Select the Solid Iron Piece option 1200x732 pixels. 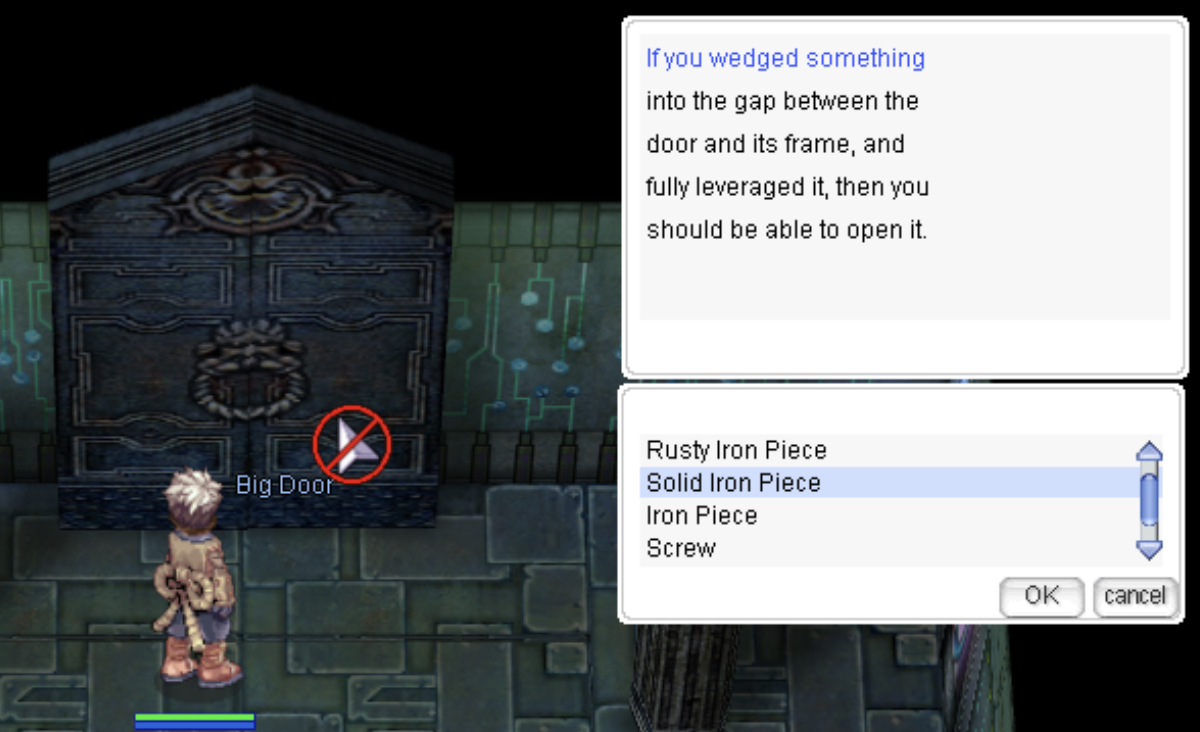[733, 483]
